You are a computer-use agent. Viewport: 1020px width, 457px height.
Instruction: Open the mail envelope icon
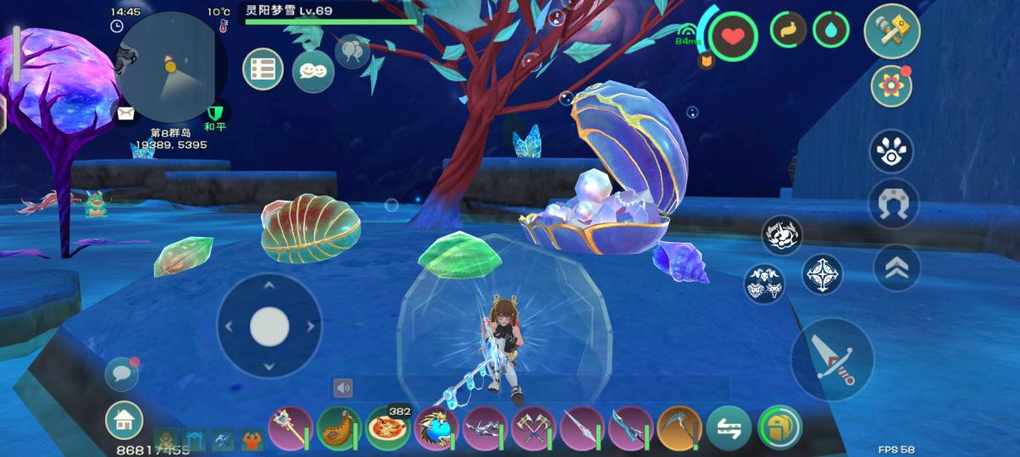[x=126, y=113]
